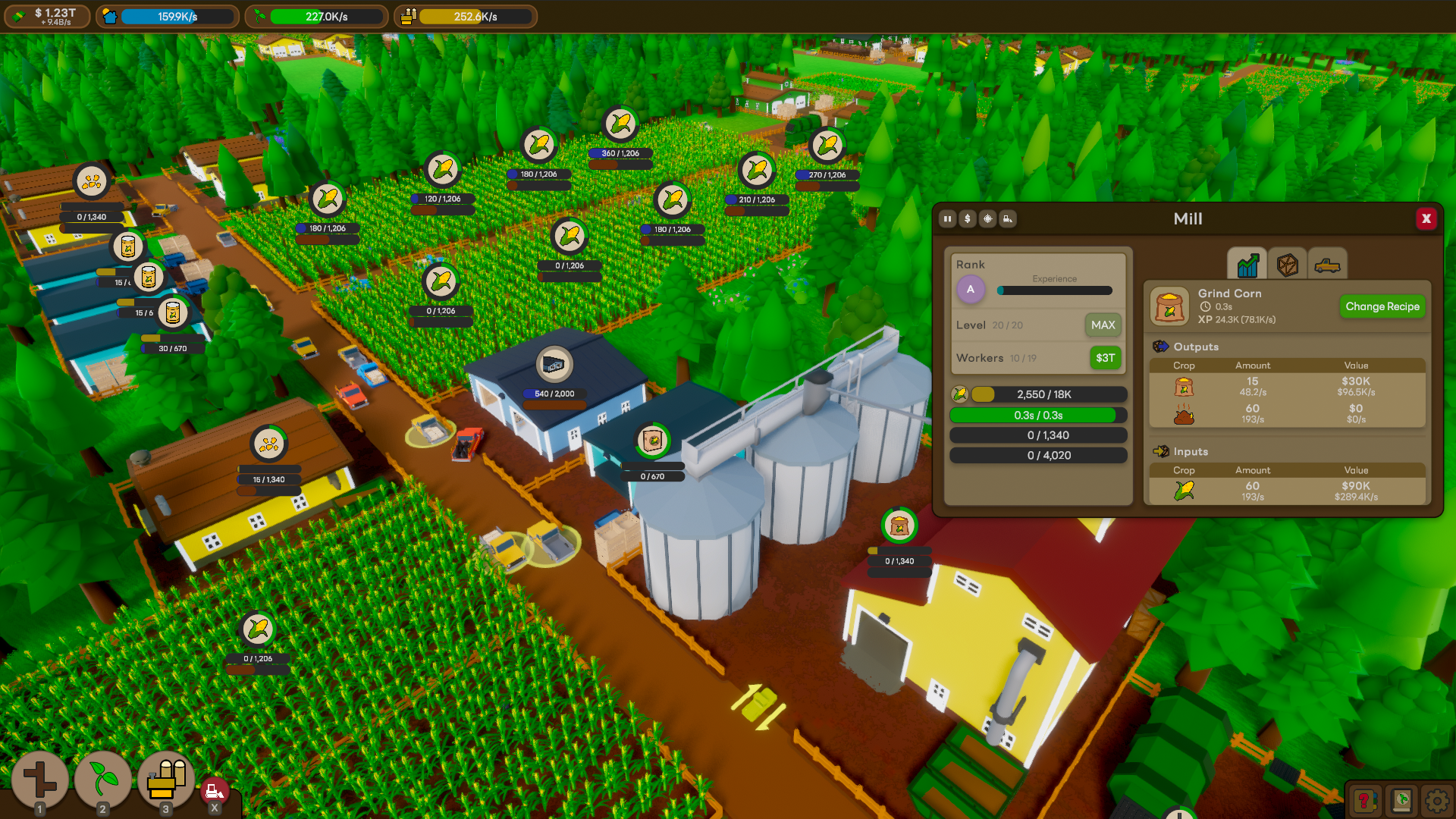Open the dollar sell option for the Mill
1456x819 pixels.
tap(967, 219)
